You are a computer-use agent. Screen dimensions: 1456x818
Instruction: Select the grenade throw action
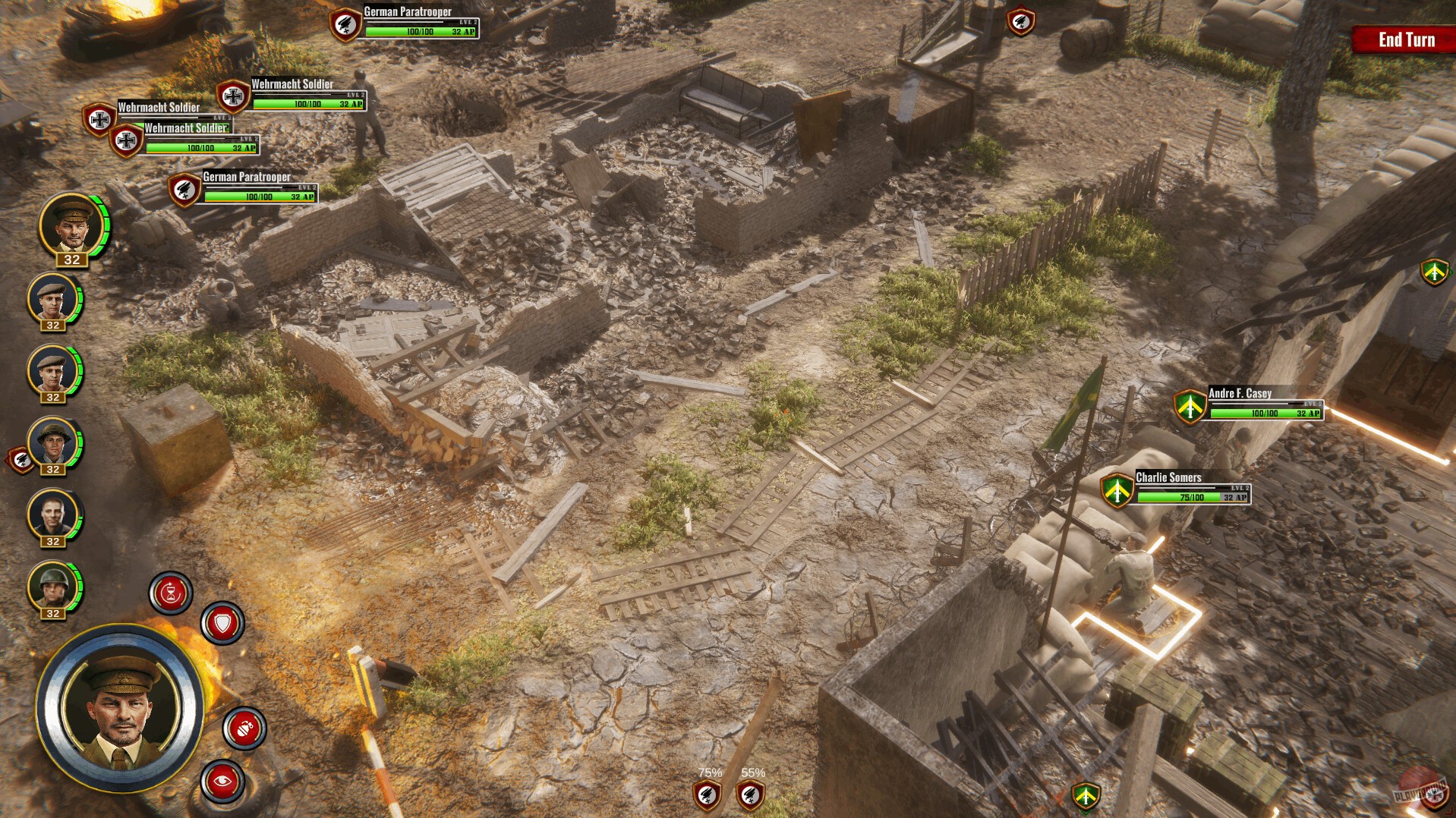[244, 726]
